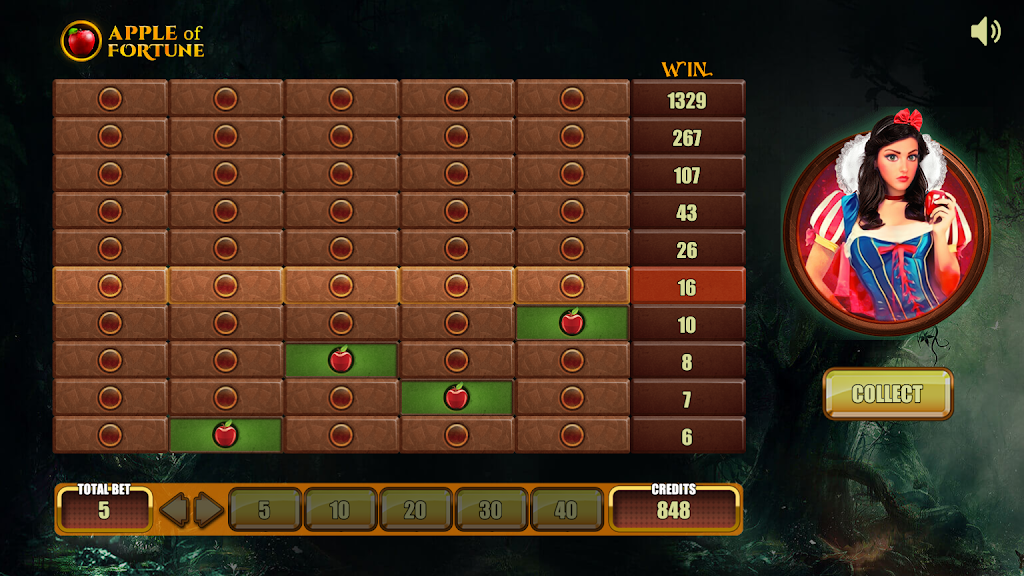Click the revealed apple tile in win-6 row

(225, 435)
